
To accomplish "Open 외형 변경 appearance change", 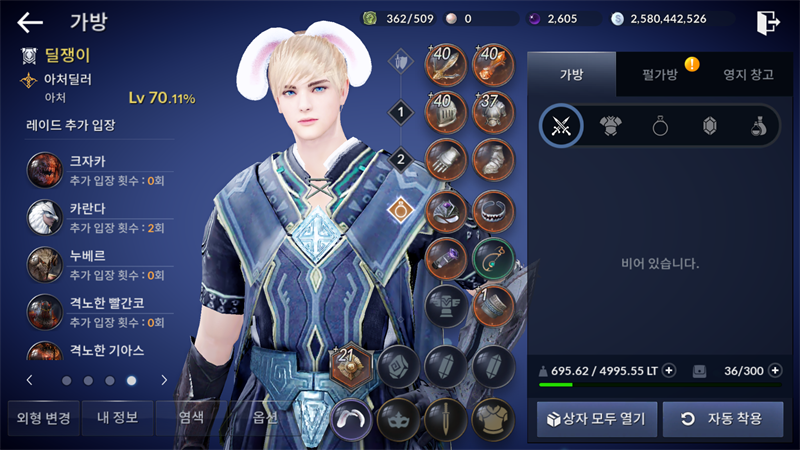I will click(40, 417).
